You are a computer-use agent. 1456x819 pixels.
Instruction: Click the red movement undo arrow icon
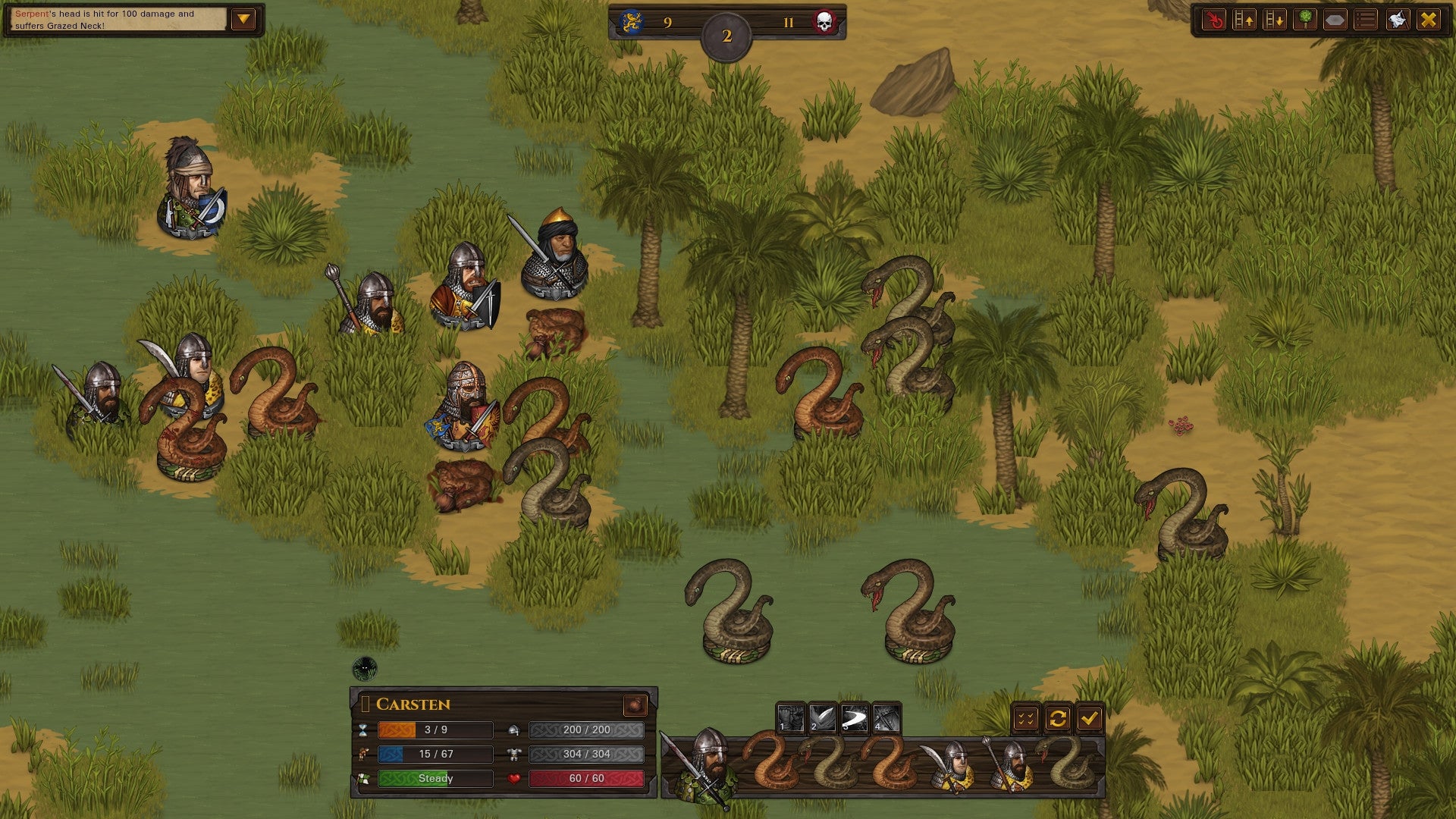[1215, 20]
